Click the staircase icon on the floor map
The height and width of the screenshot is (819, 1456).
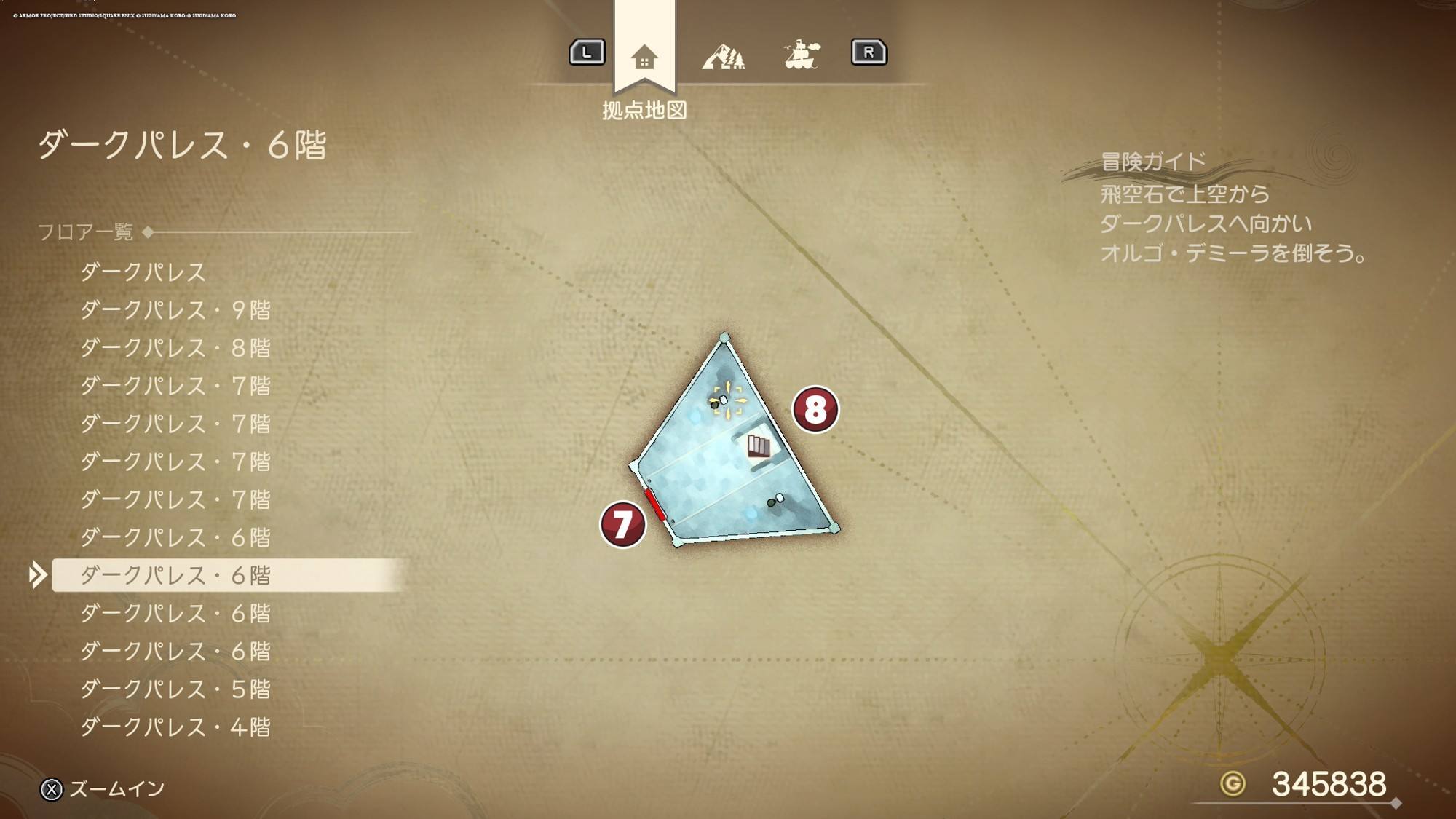(759, 446)
